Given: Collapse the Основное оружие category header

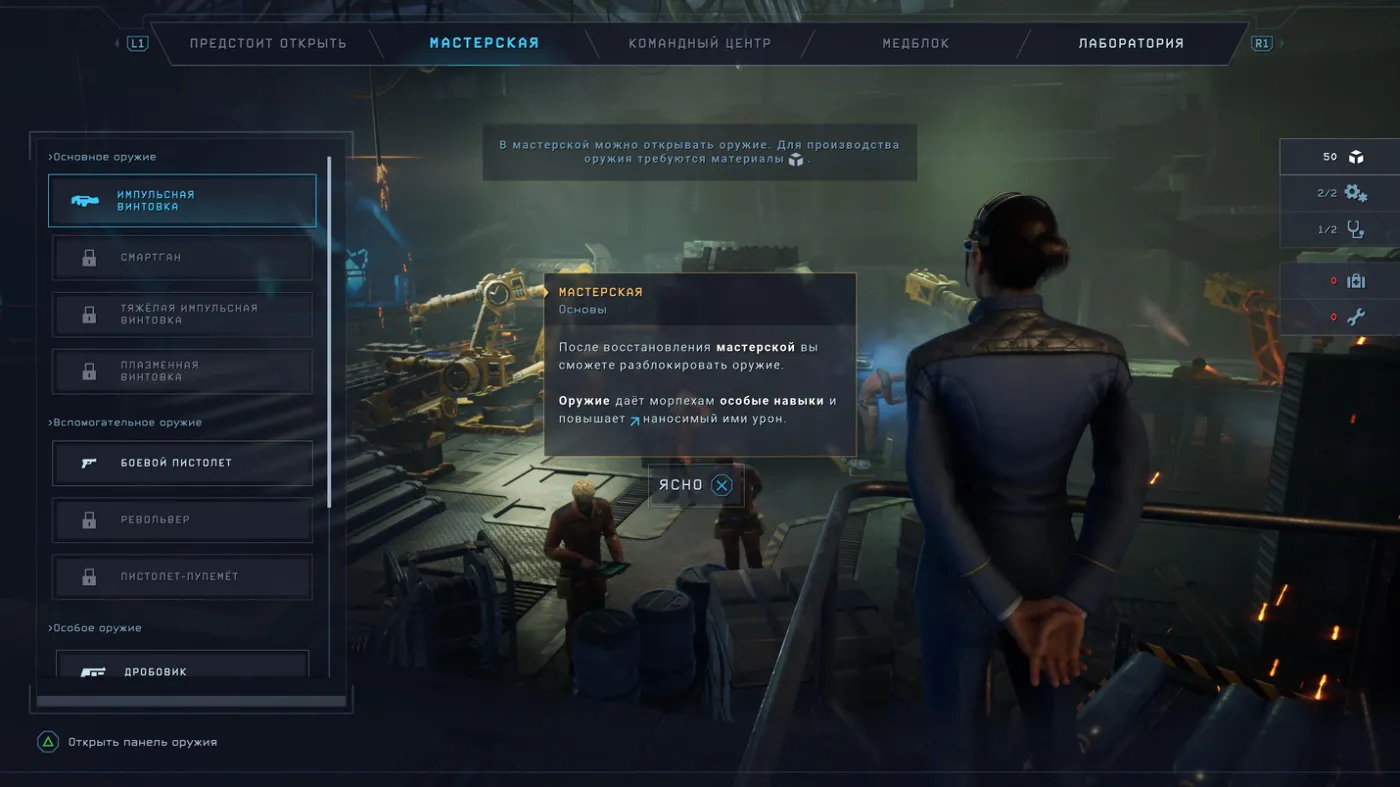Looking at the screenshot, I should click(x=103, y=157).
